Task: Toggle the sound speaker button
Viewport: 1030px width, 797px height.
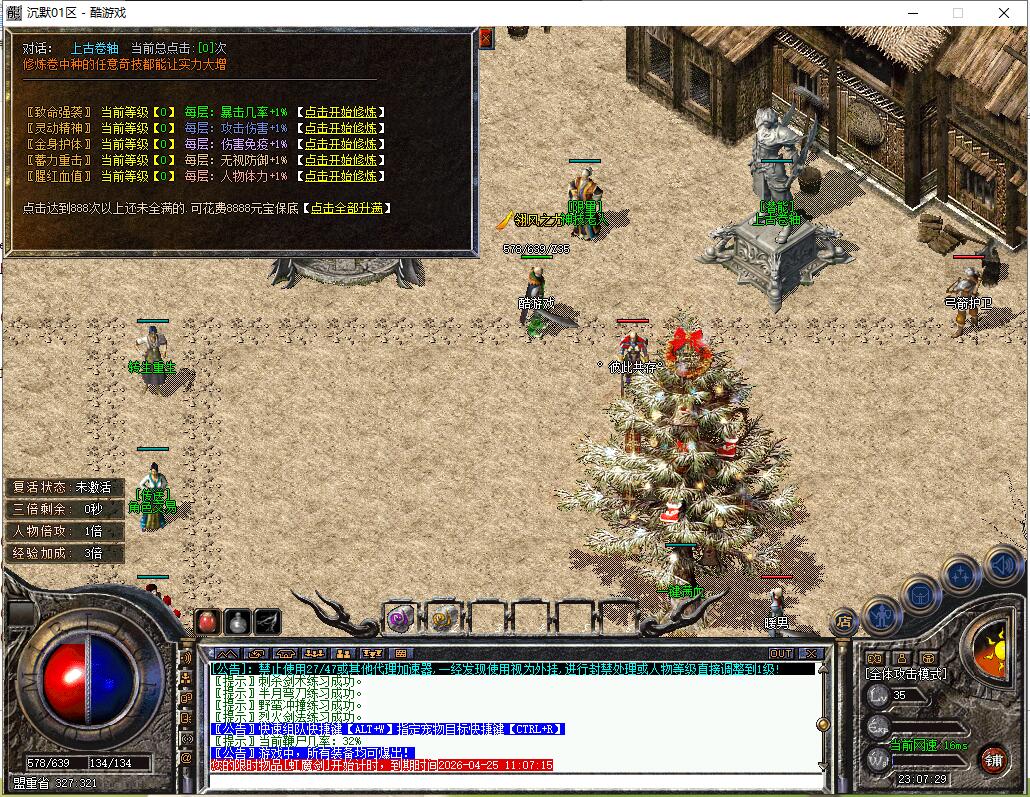Action: tap(1001, 566)
